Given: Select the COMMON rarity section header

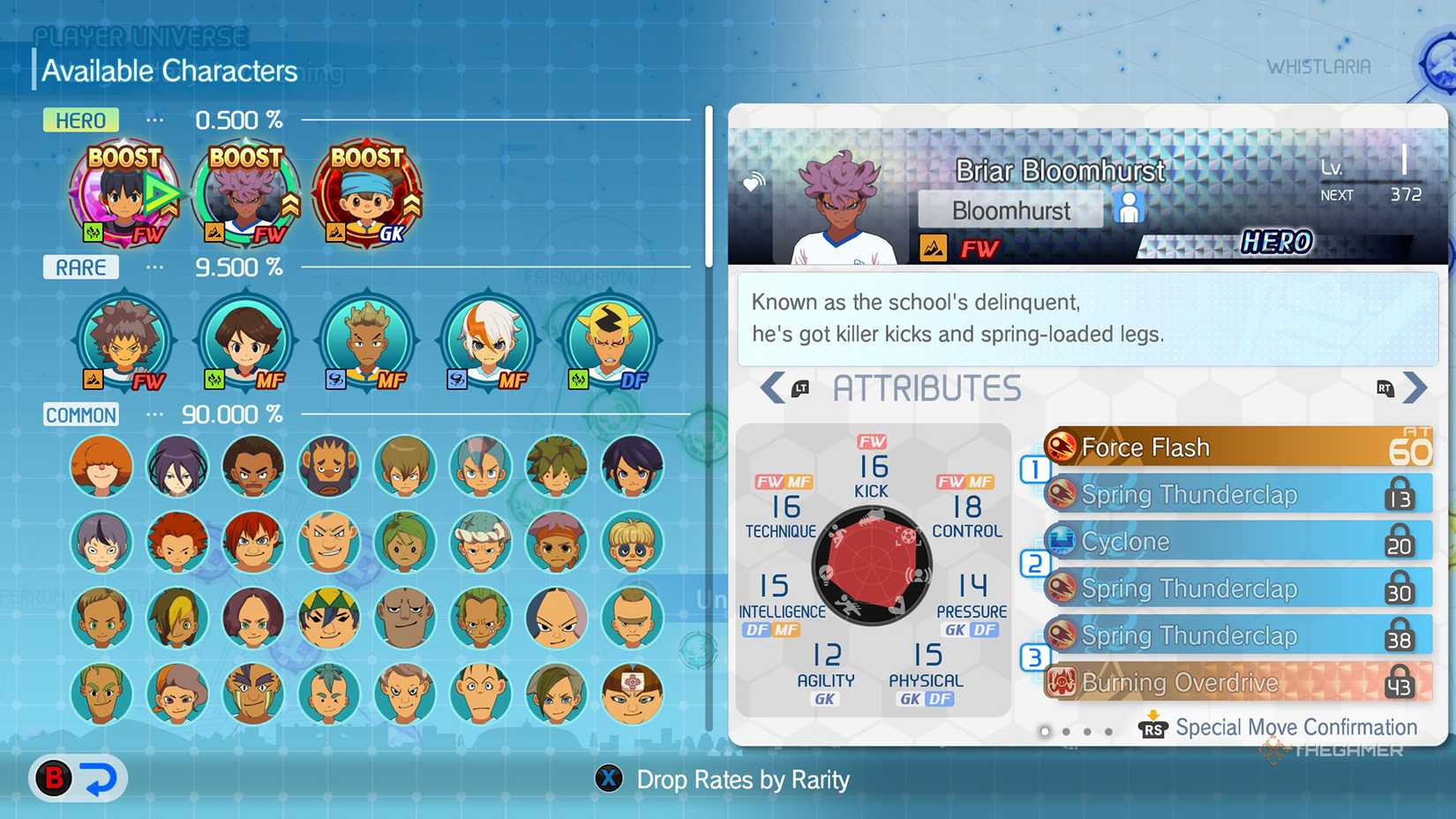Looking at the screenshot, I should 80,415.
